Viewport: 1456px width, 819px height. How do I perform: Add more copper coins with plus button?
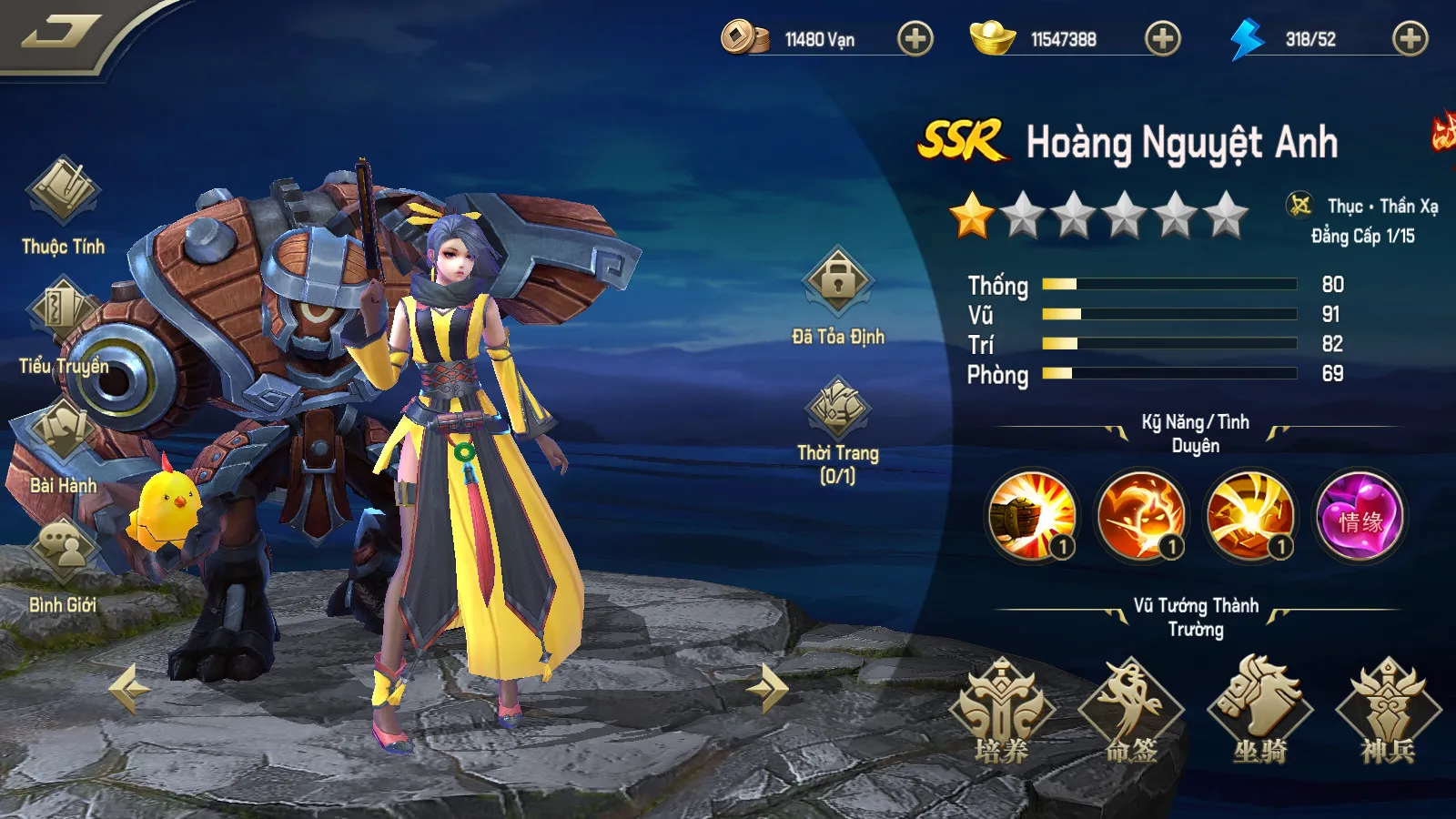[x=915, y=39]
